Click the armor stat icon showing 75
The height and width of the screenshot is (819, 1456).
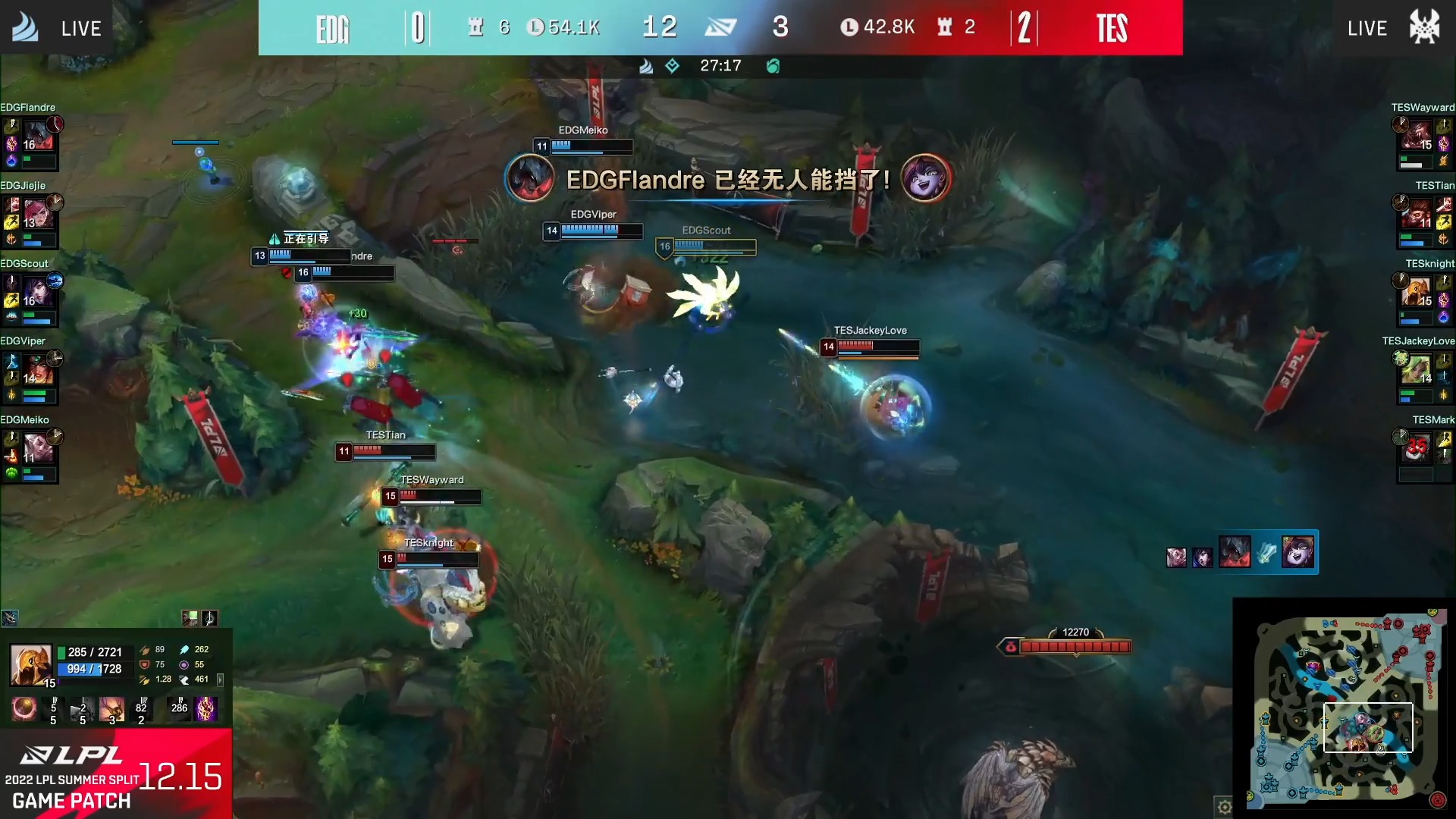(x=145, y=664)
